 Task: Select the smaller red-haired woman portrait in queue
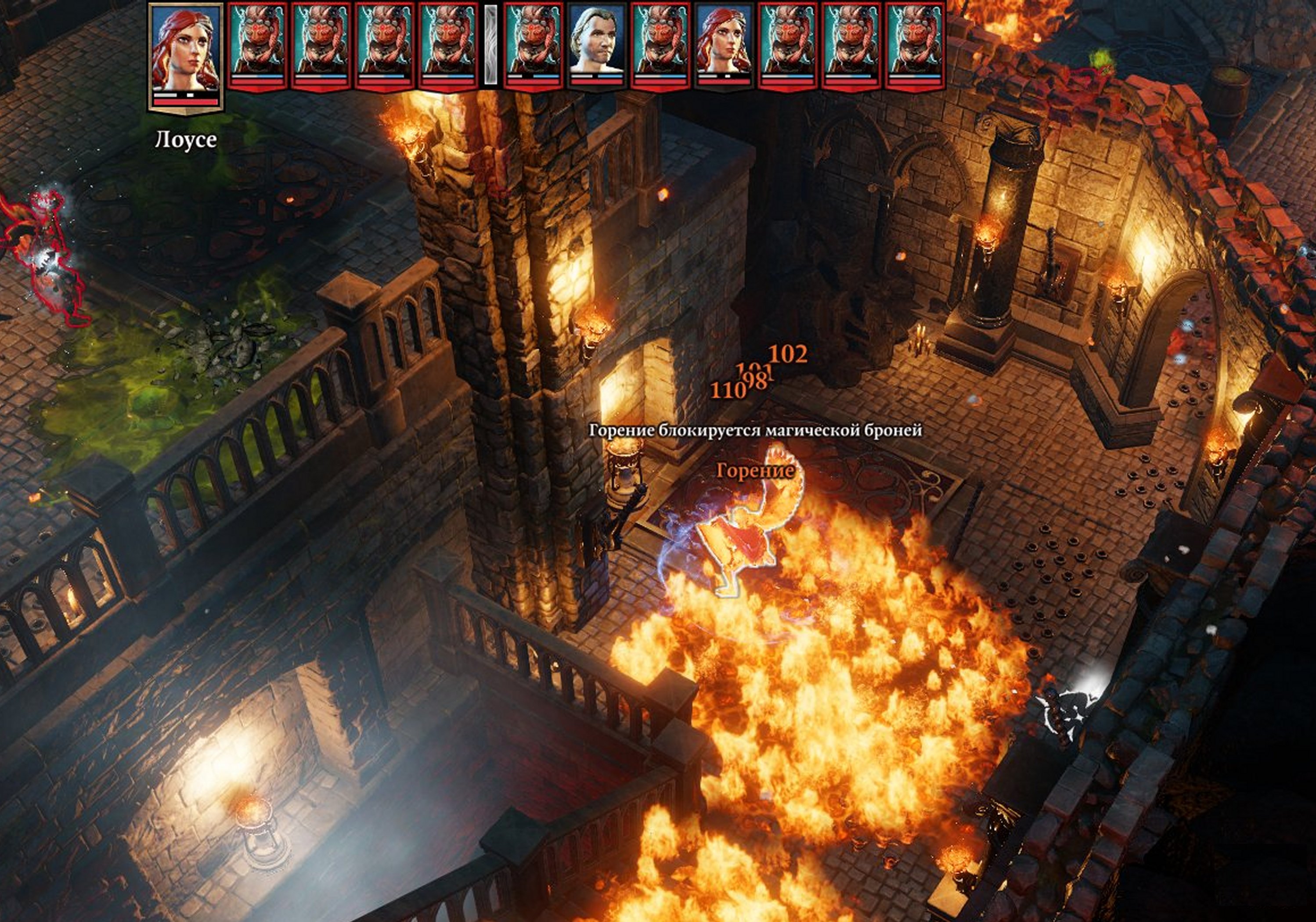click(724, 44)
